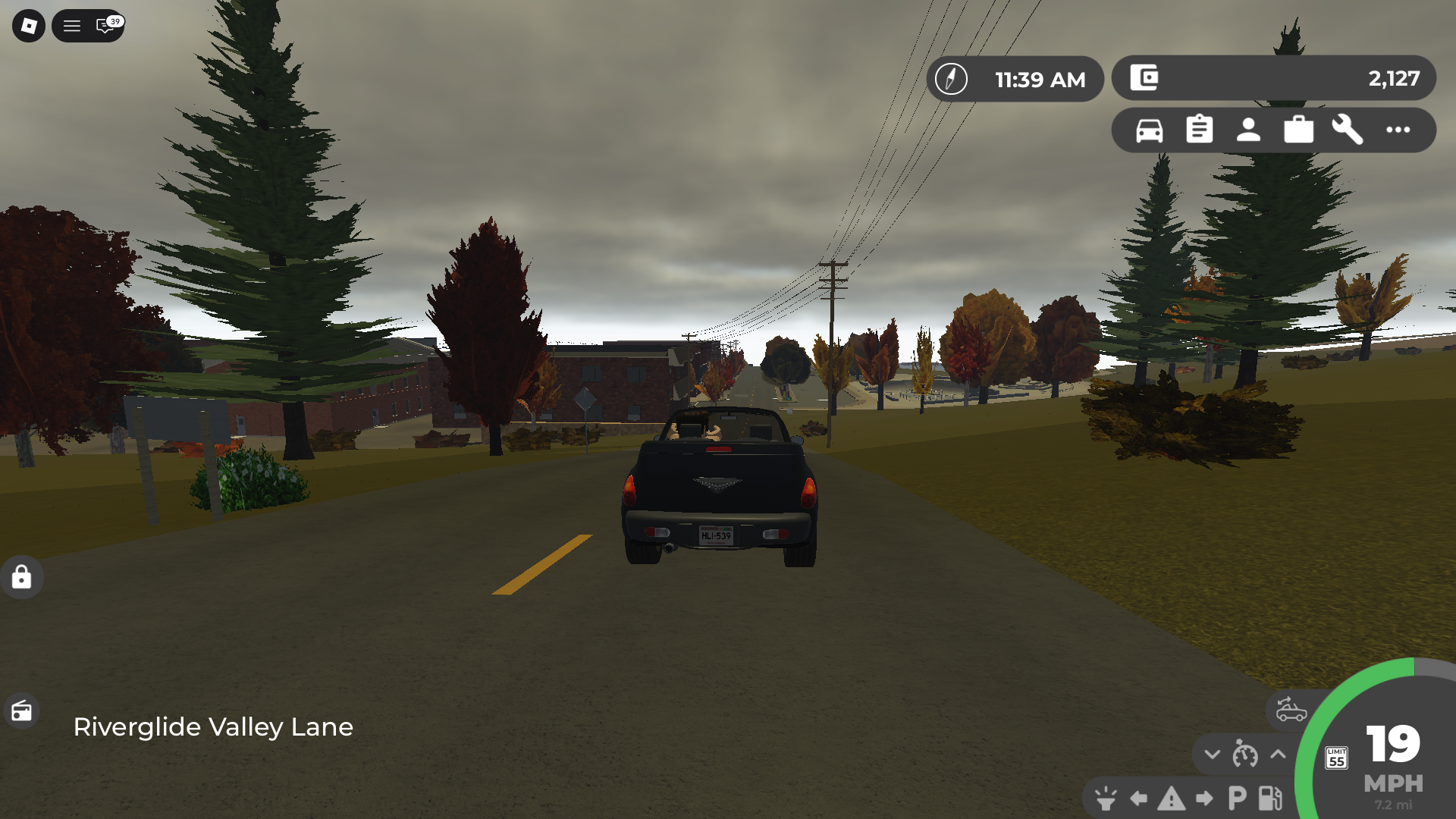
Task: Open the briefcase inventory icon
Action: point(1298,130)
